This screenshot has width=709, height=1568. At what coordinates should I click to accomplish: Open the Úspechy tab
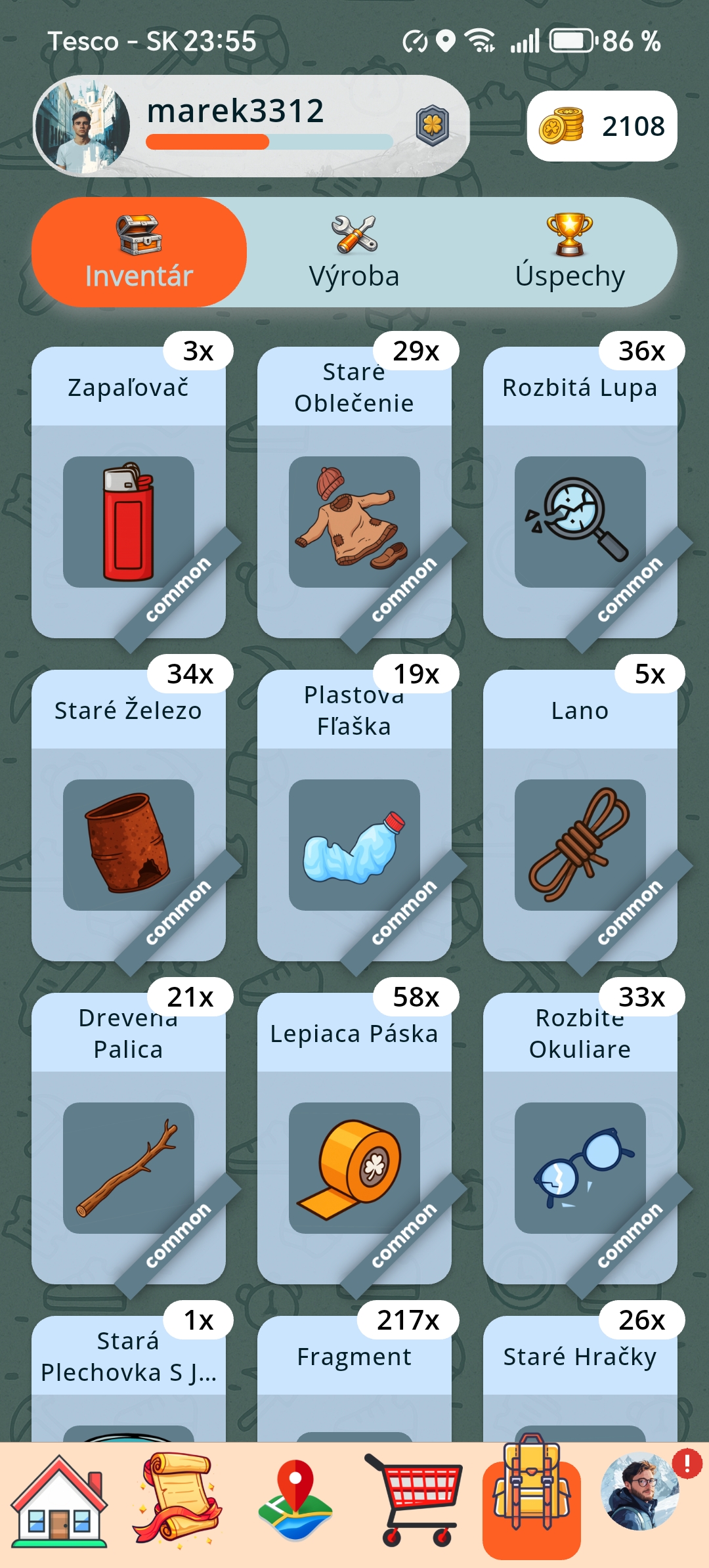pyautogui.click(x=569, y=253)
